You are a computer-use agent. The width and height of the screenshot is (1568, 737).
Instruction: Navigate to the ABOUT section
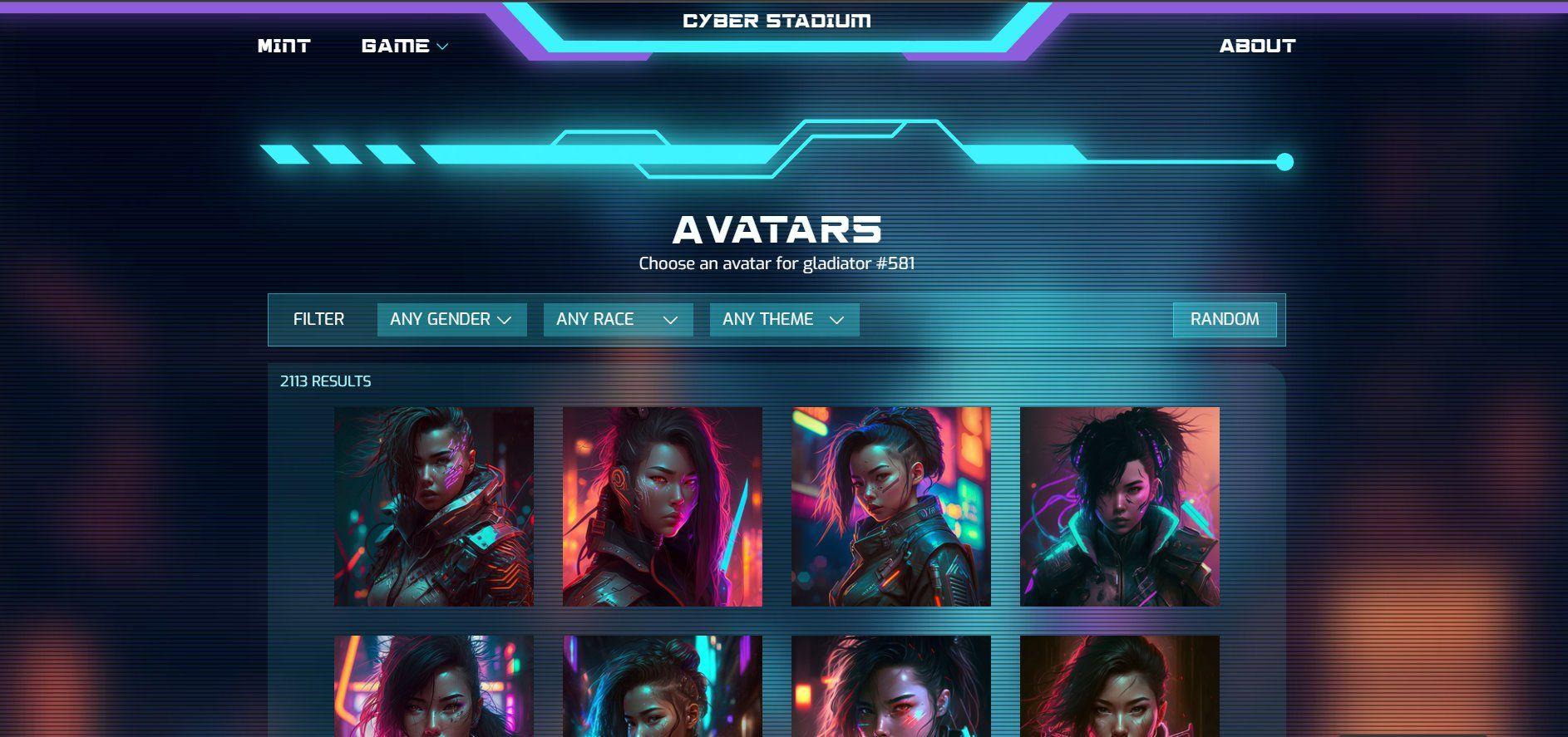pos(1258,46)
